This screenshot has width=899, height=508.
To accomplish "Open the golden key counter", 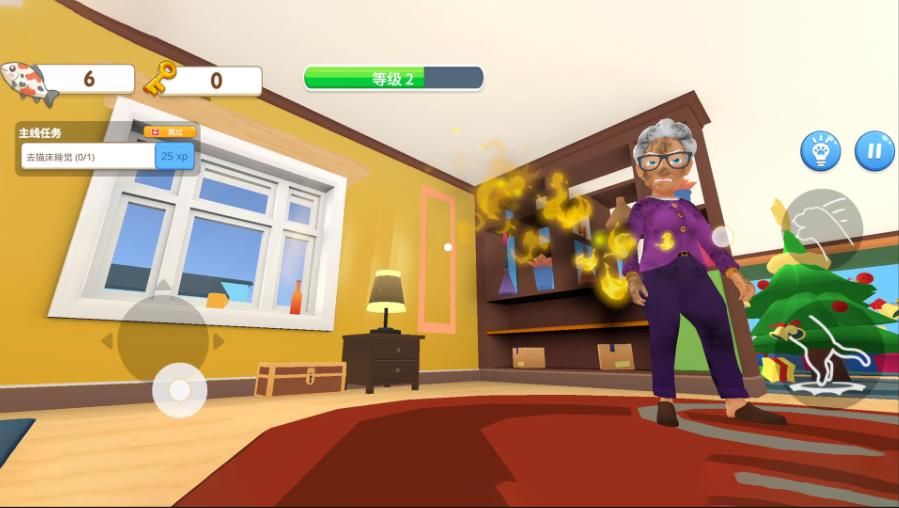I will (x=203, y=80).
